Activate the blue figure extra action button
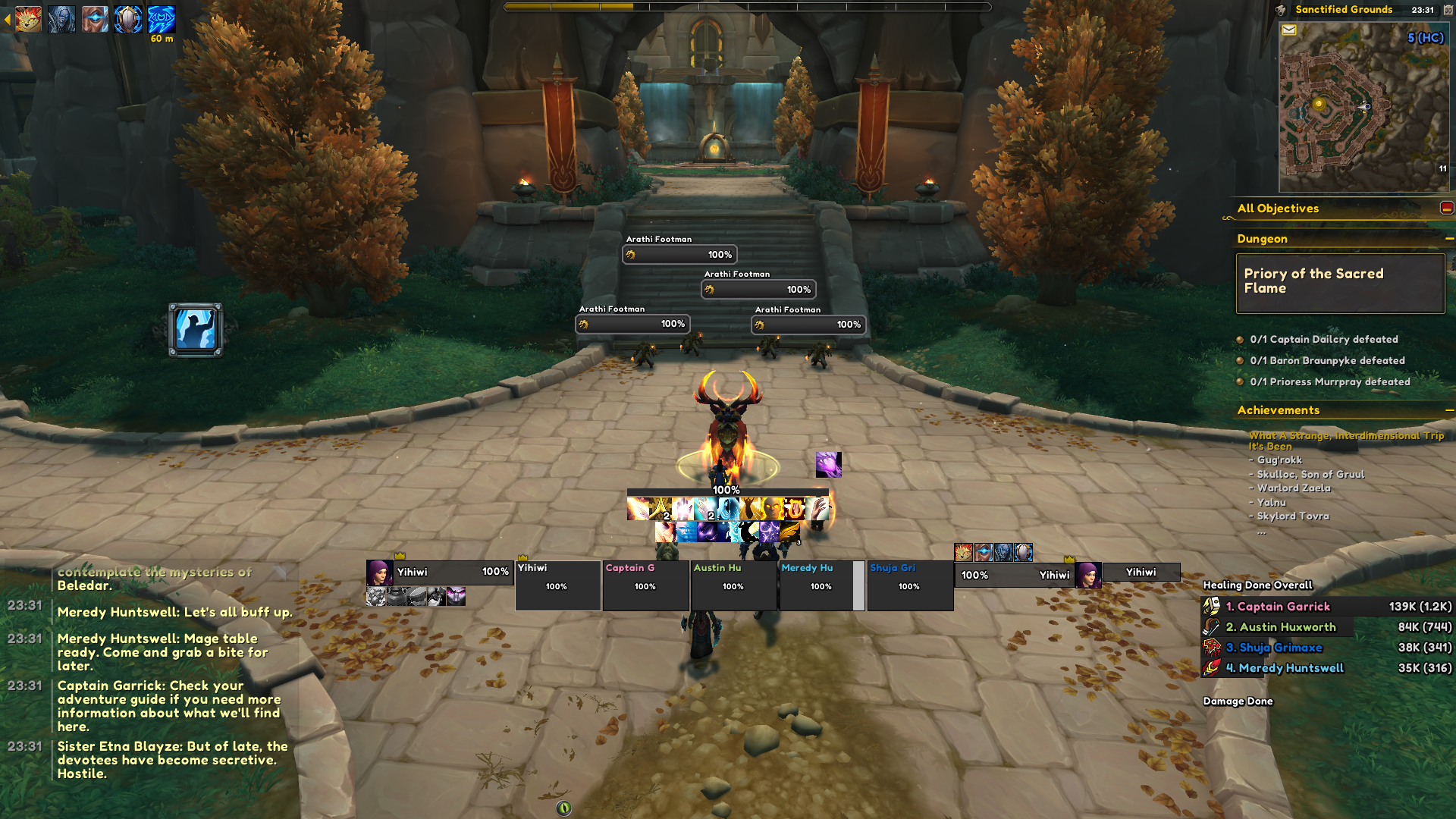 [x=196, y=330]
